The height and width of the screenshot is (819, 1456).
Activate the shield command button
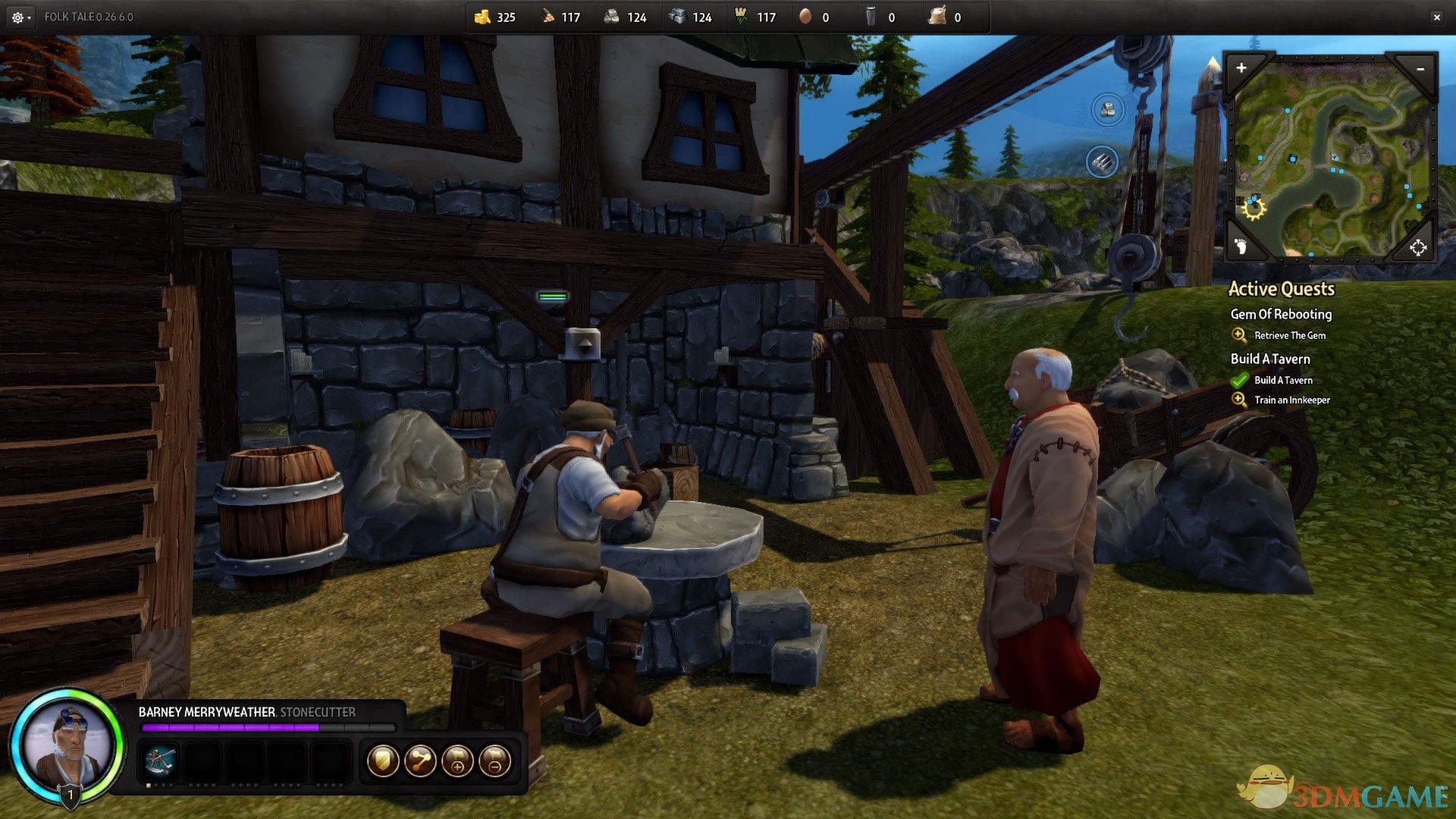click(383, 761)
